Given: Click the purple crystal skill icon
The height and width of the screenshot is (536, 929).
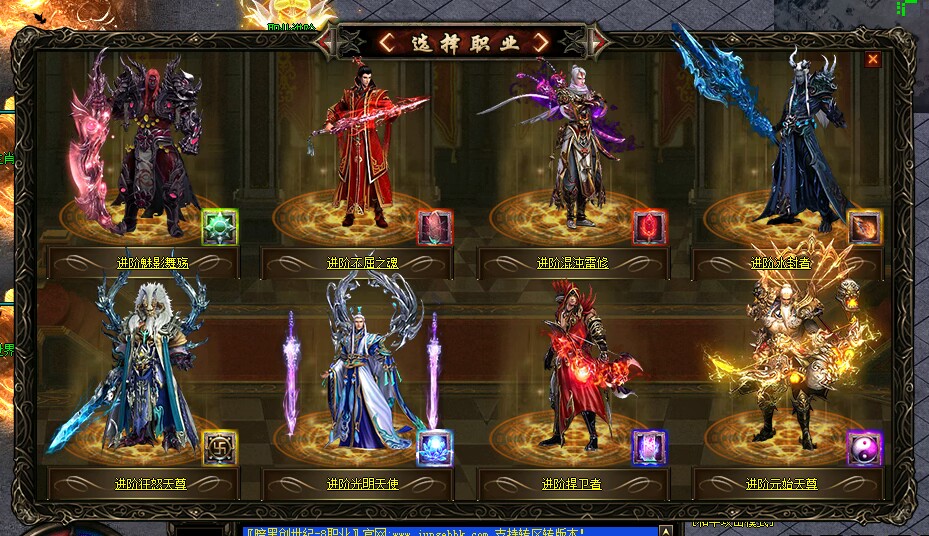Looking at the screenshot, I should pyautogui.click(x=650, y=448).
